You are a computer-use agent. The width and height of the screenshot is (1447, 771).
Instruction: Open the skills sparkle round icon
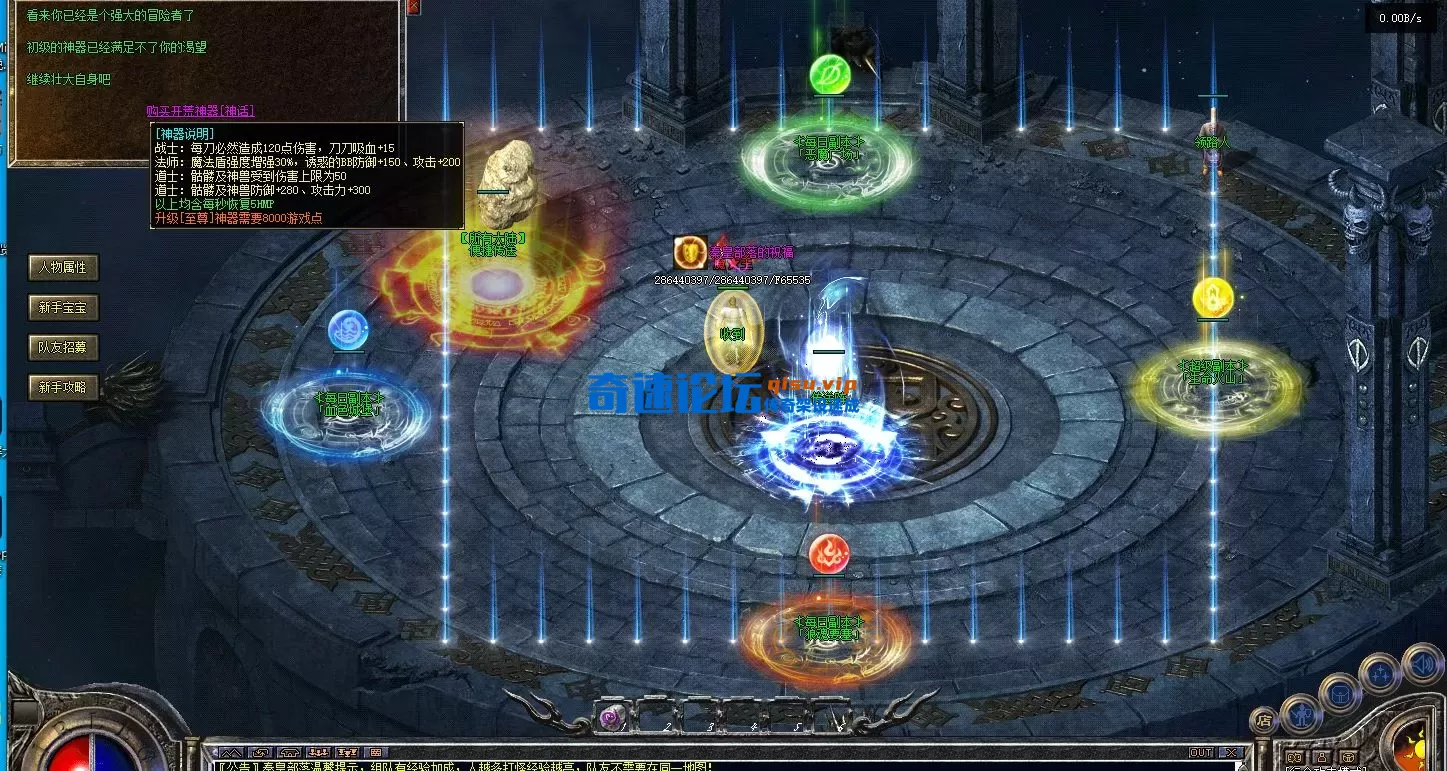1380,673
